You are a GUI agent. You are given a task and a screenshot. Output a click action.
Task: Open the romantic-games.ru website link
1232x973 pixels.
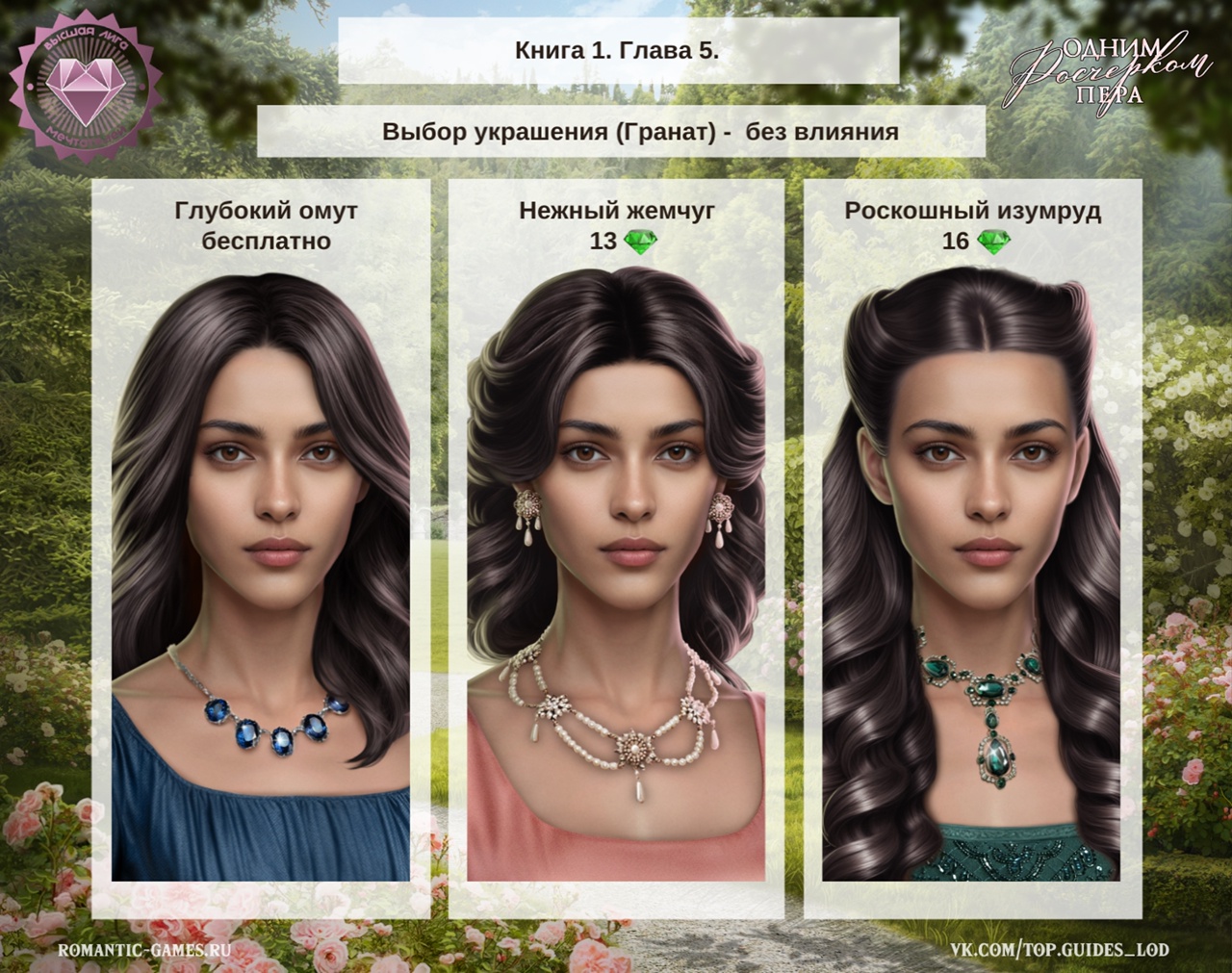(x=145, y=949)
